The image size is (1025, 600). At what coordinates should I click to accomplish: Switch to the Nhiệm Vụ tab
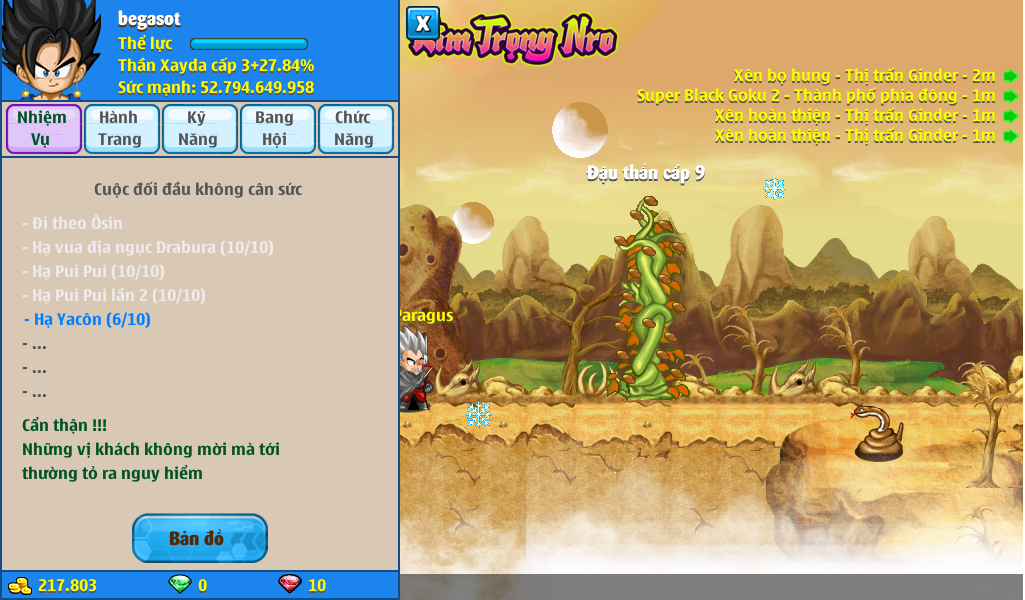point(43,129)
